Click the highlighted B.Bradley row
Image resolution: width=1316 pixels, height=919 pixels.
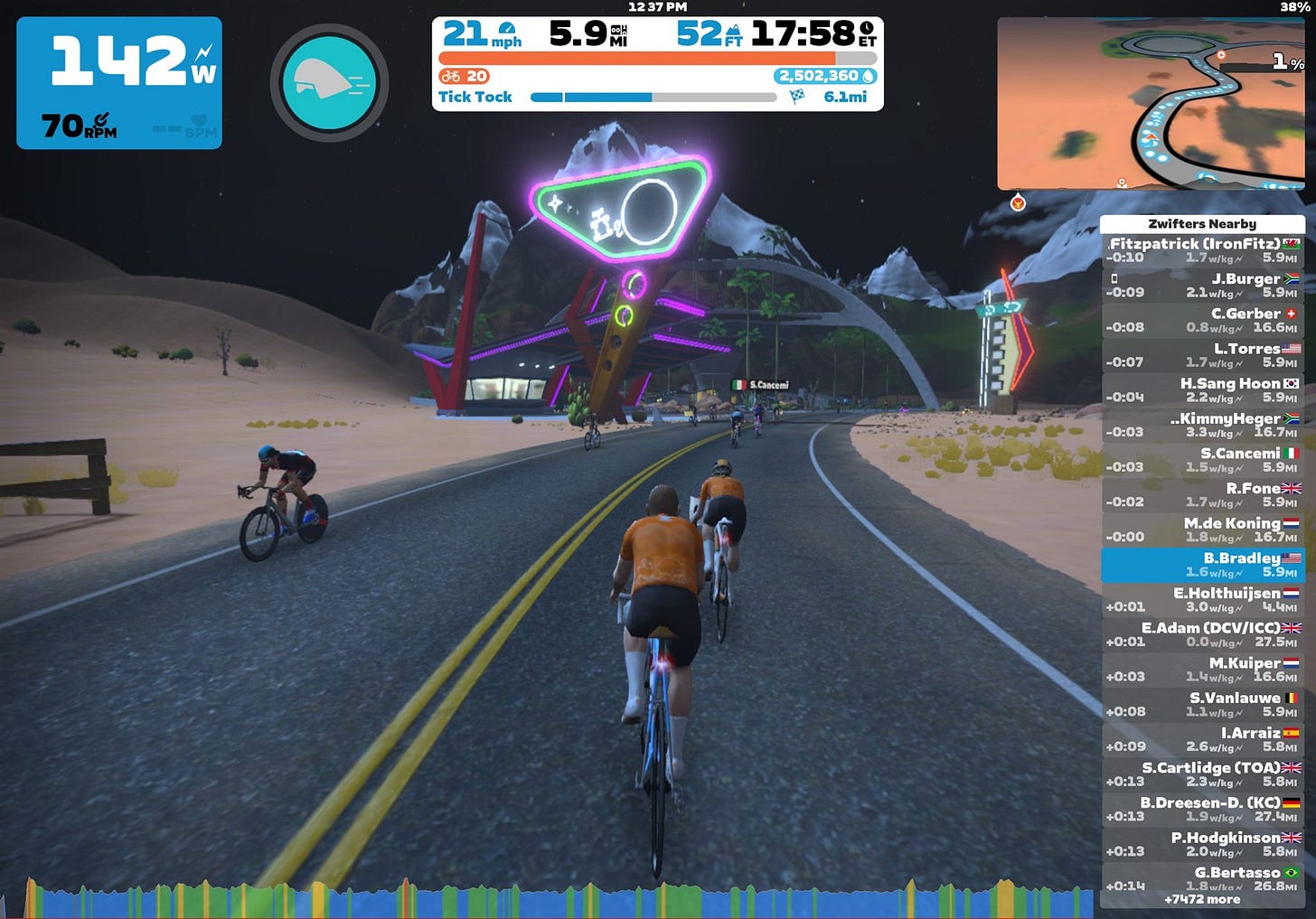pos(1202,565)
